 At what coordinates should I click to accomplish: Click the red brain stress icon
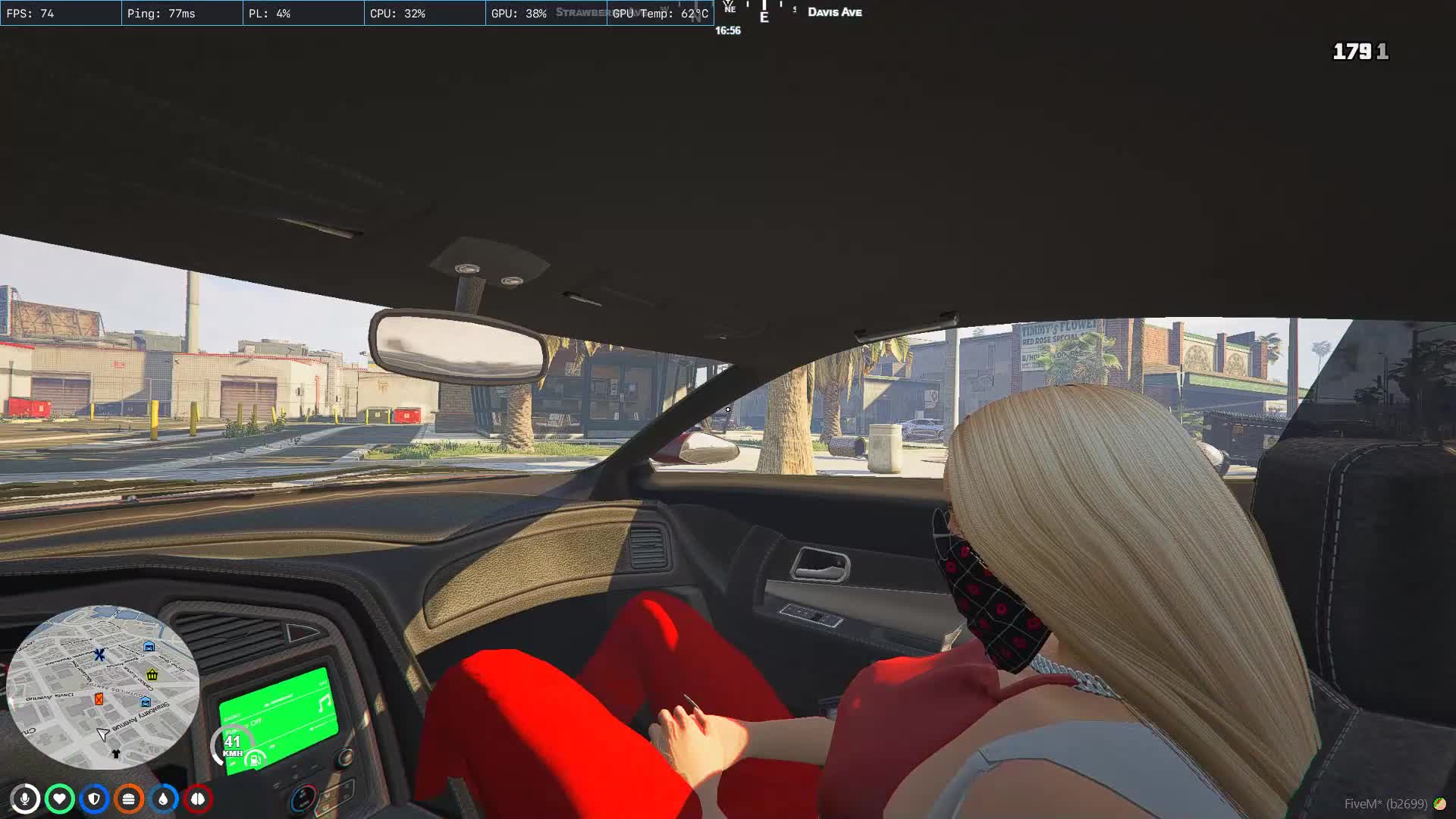pos(198,799)
